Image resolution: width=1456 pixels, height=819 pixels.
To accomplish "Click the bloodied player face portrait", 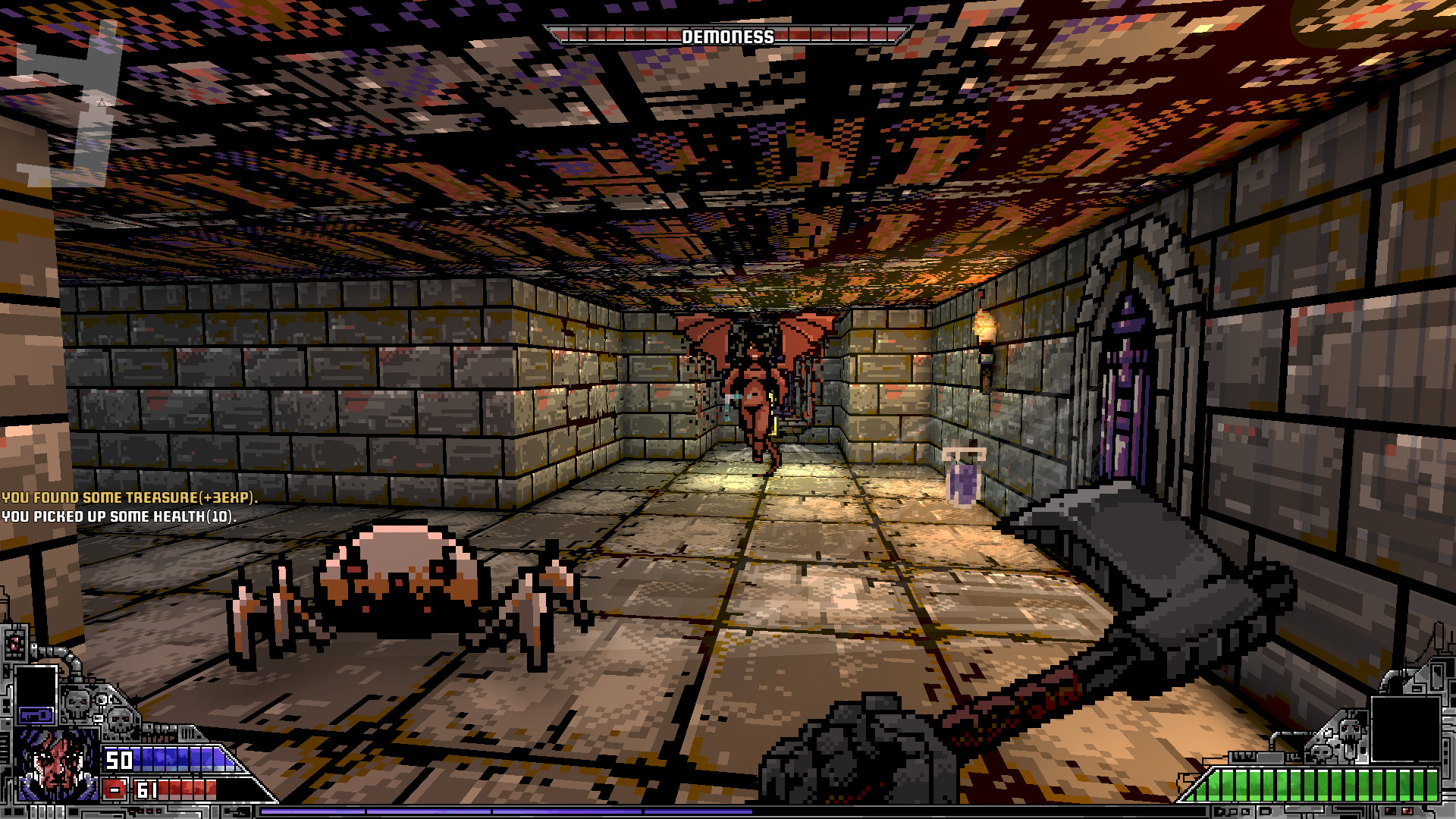I will (58, 766).
